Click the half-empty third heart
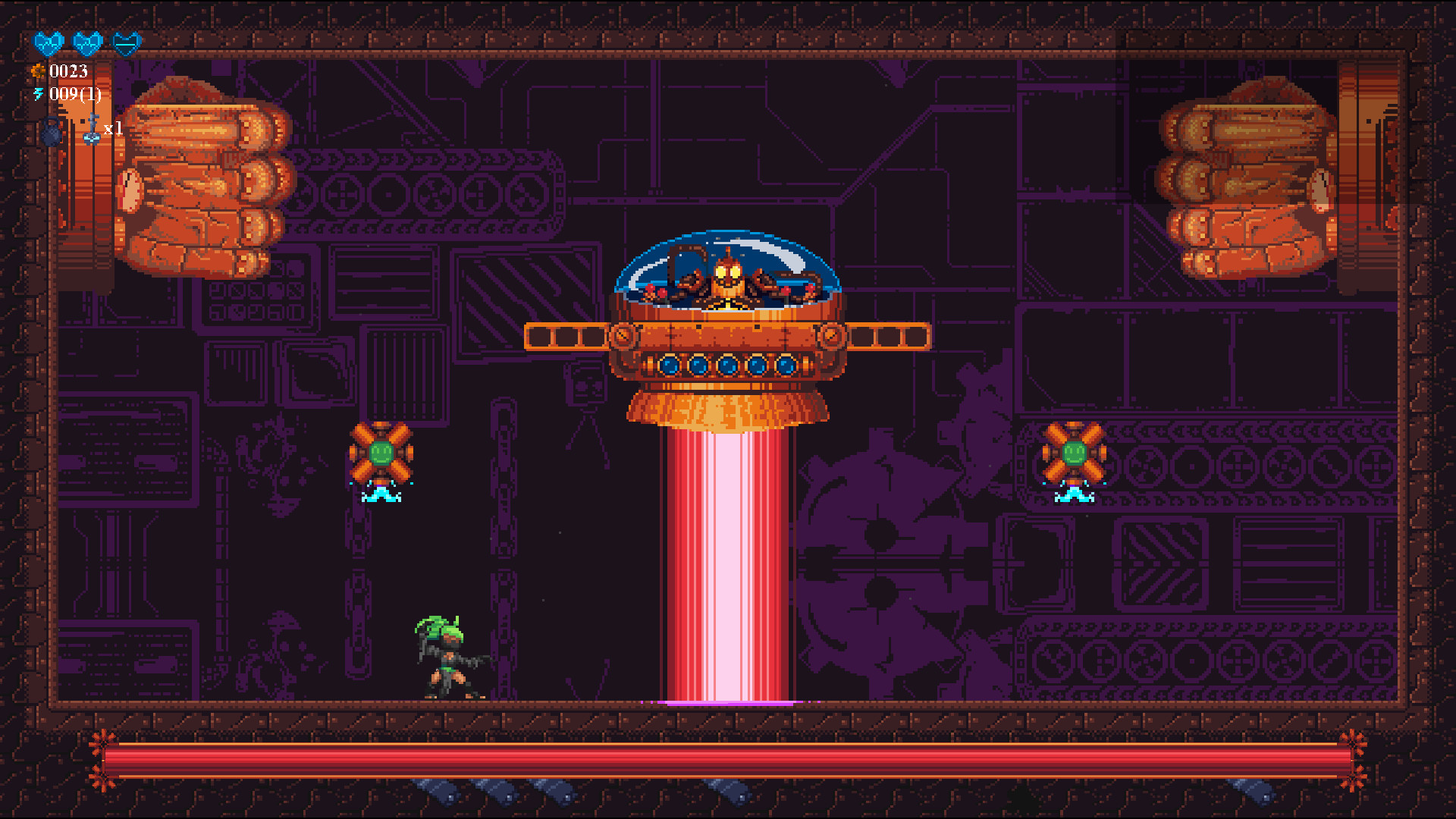The image size is (1456, 819). point(127,43)
